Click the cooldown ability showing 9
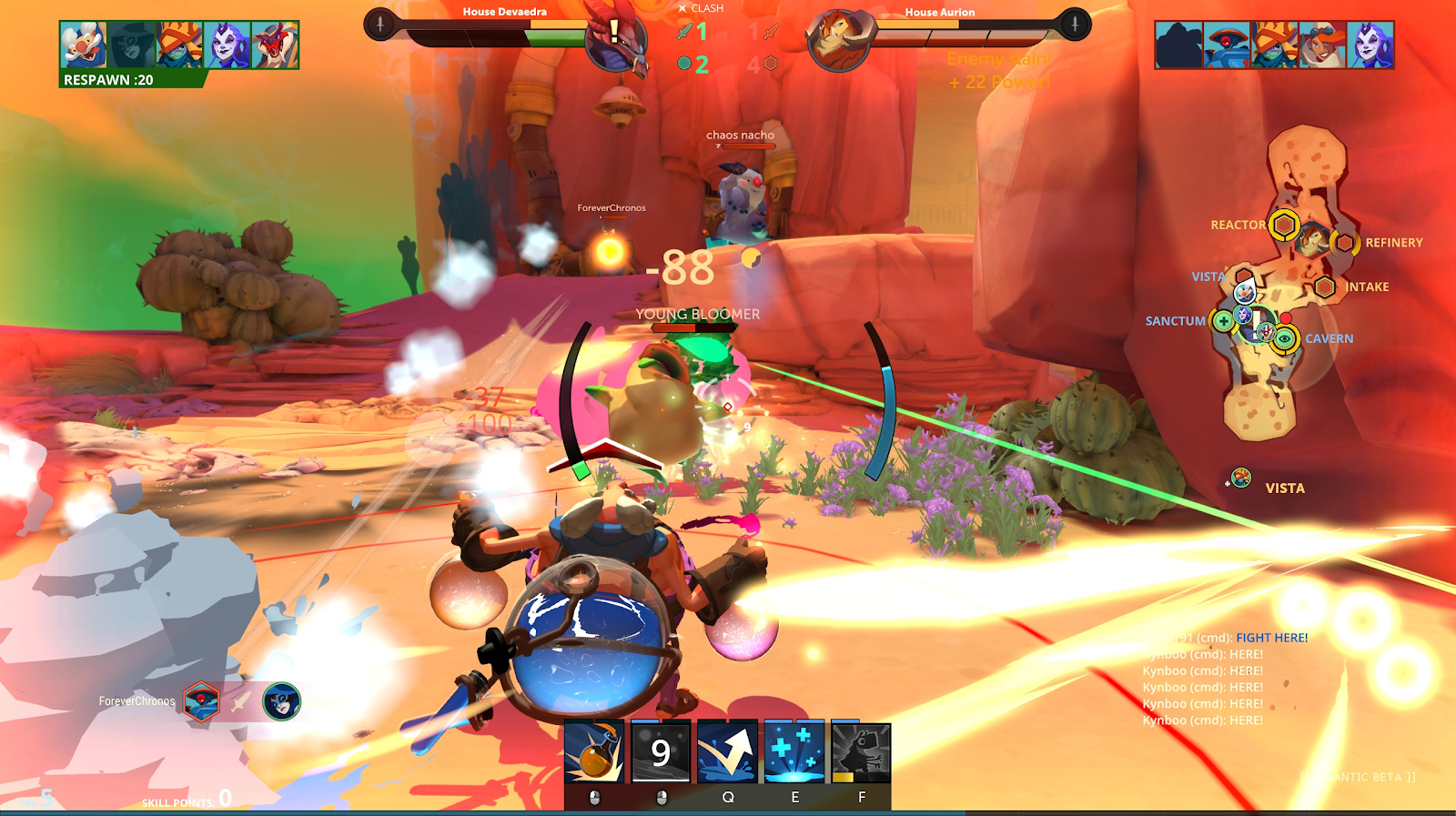 [x=661, y=752]
